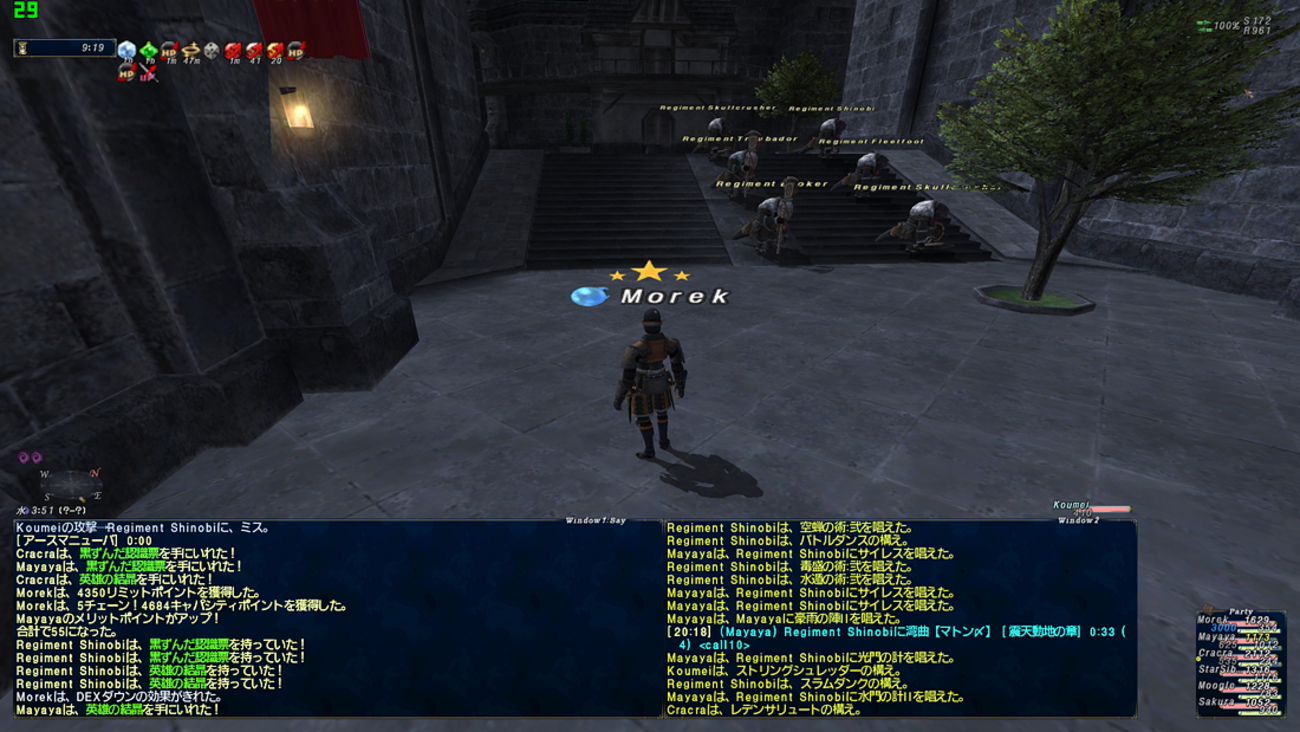Select the grey dice status icon

(212, 50)
